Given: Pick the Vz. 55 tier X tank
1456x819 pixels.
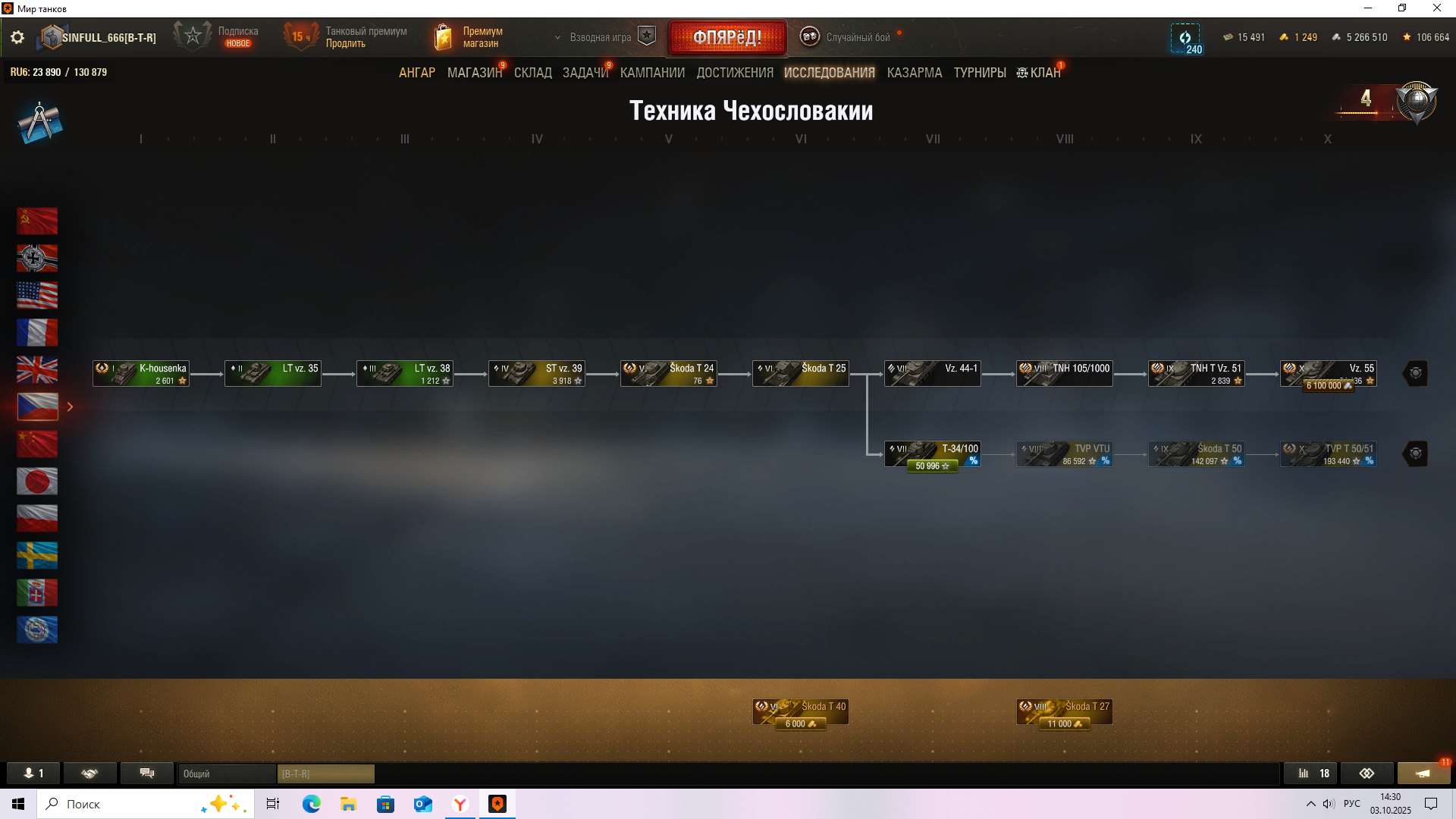Looking at the screenshot, I should (x=1328, y=374).
